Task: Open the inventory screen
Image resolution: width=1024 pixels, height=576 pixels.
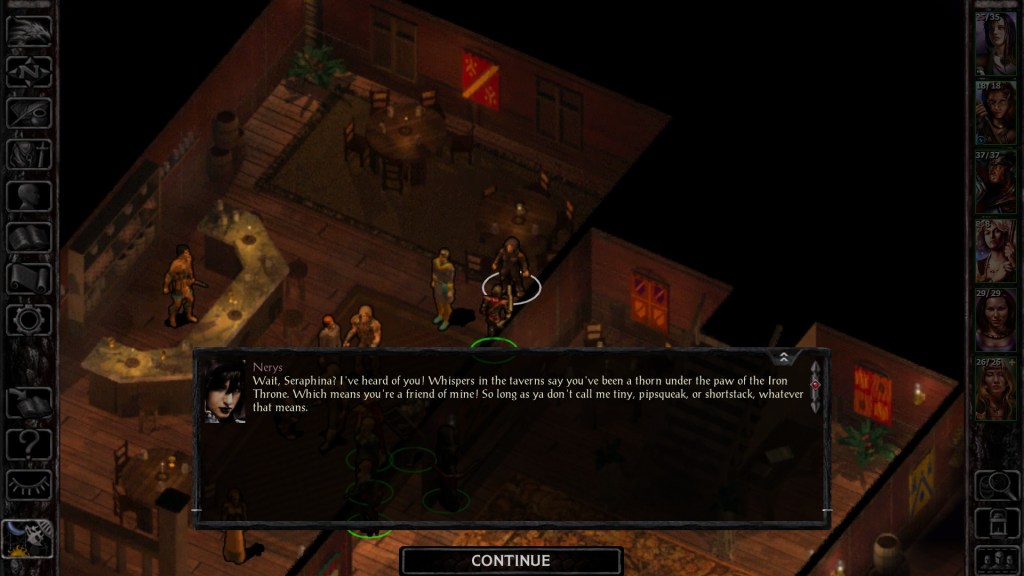Action: pos(28,154)
